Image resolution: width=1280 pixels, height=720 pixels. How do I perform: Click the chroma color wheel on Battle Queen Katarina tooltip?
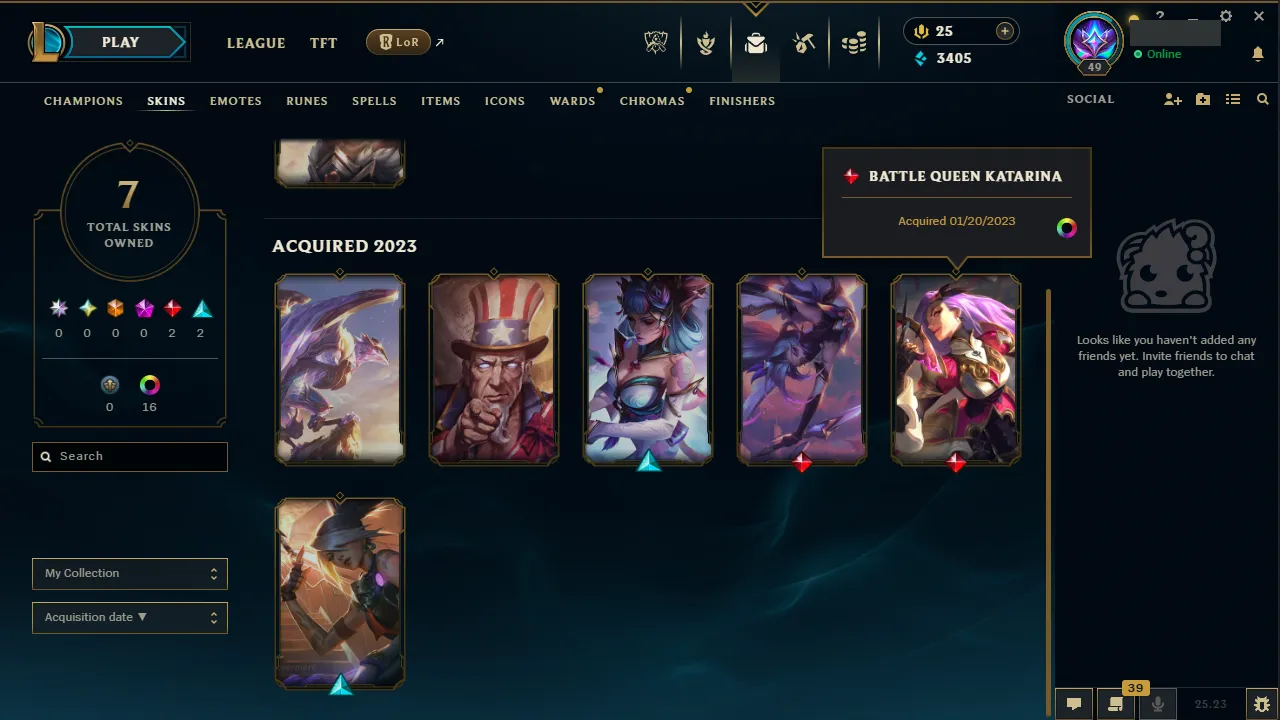point(1067,228)
